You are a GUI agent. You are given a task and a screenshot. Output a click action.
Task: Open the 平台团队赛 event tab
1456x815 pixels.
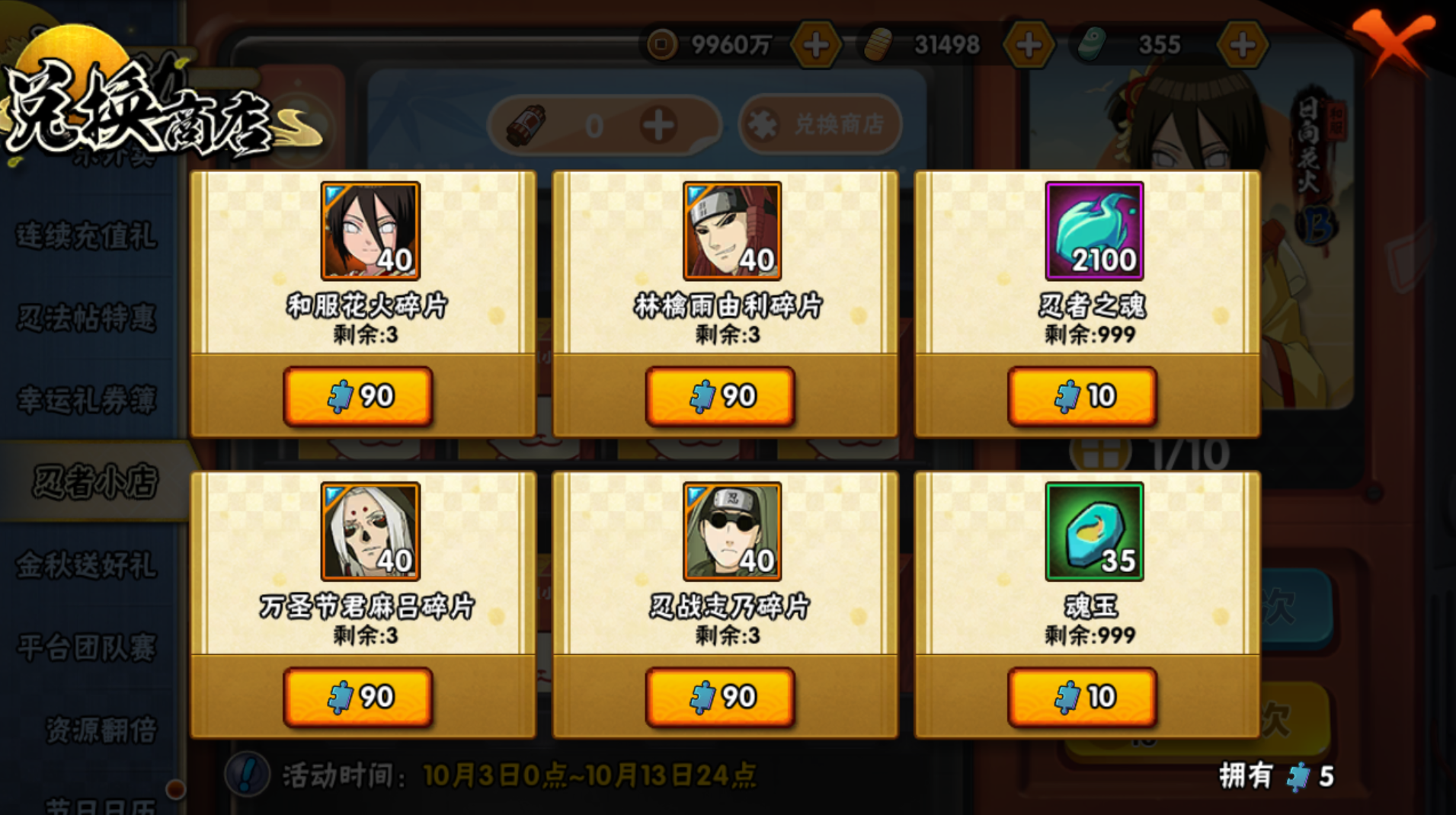pos(87,647)
